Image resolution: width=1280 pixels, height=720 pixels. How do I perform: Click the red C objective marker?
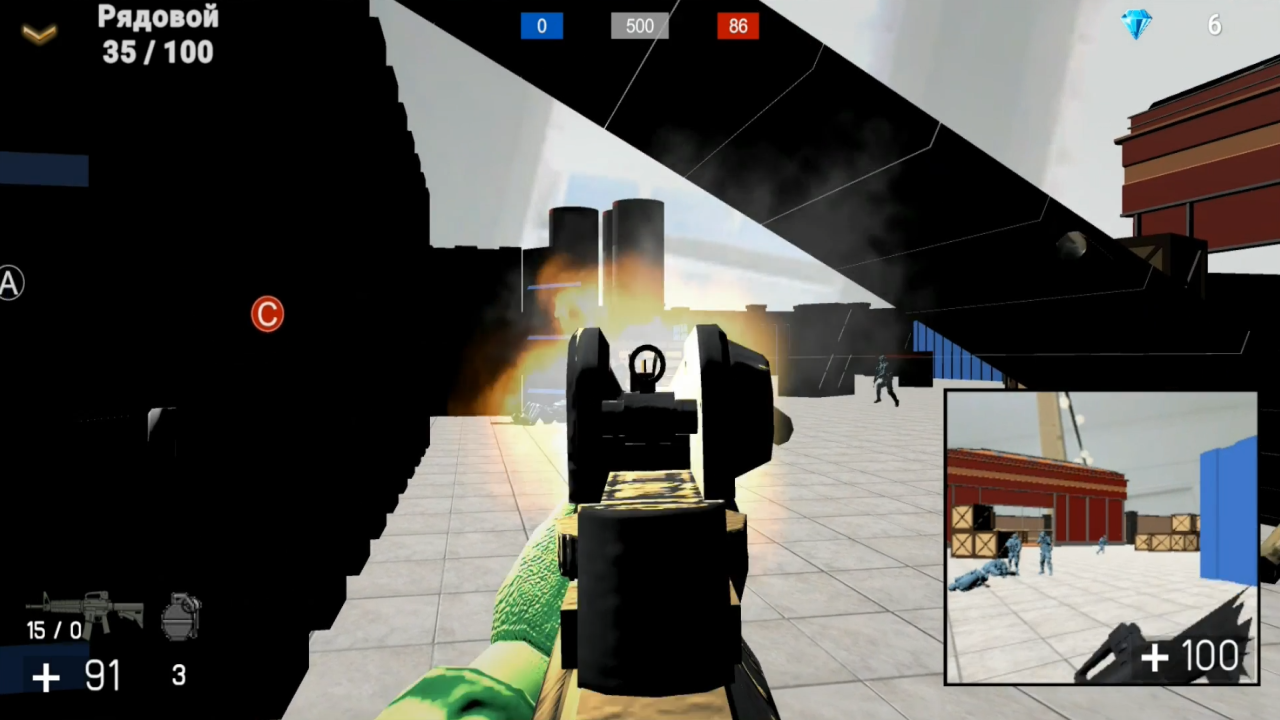tap(266, 314)
